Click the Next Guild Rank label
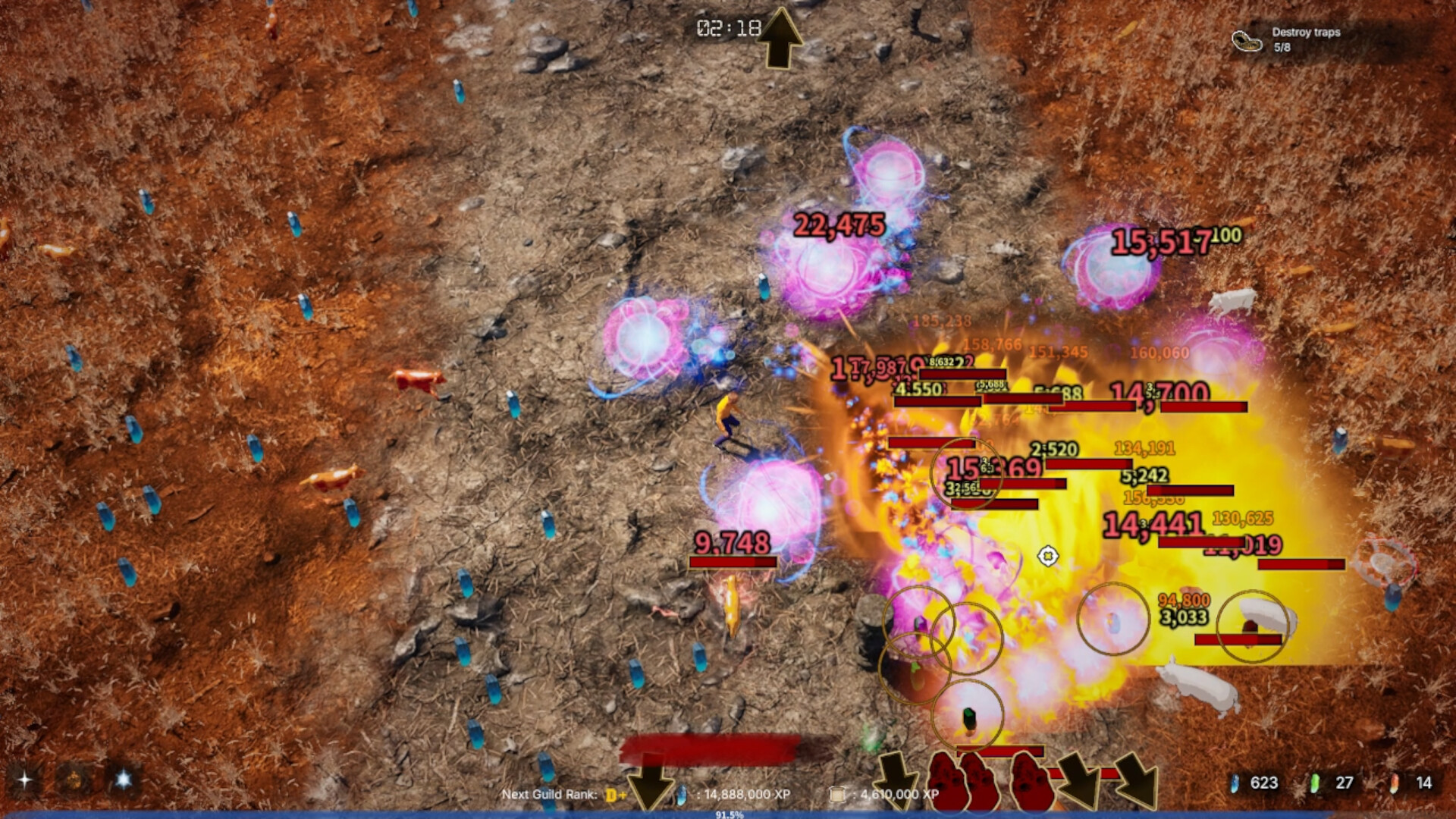The height and width of the screenshot is (819, 1456). click(549, 794)
